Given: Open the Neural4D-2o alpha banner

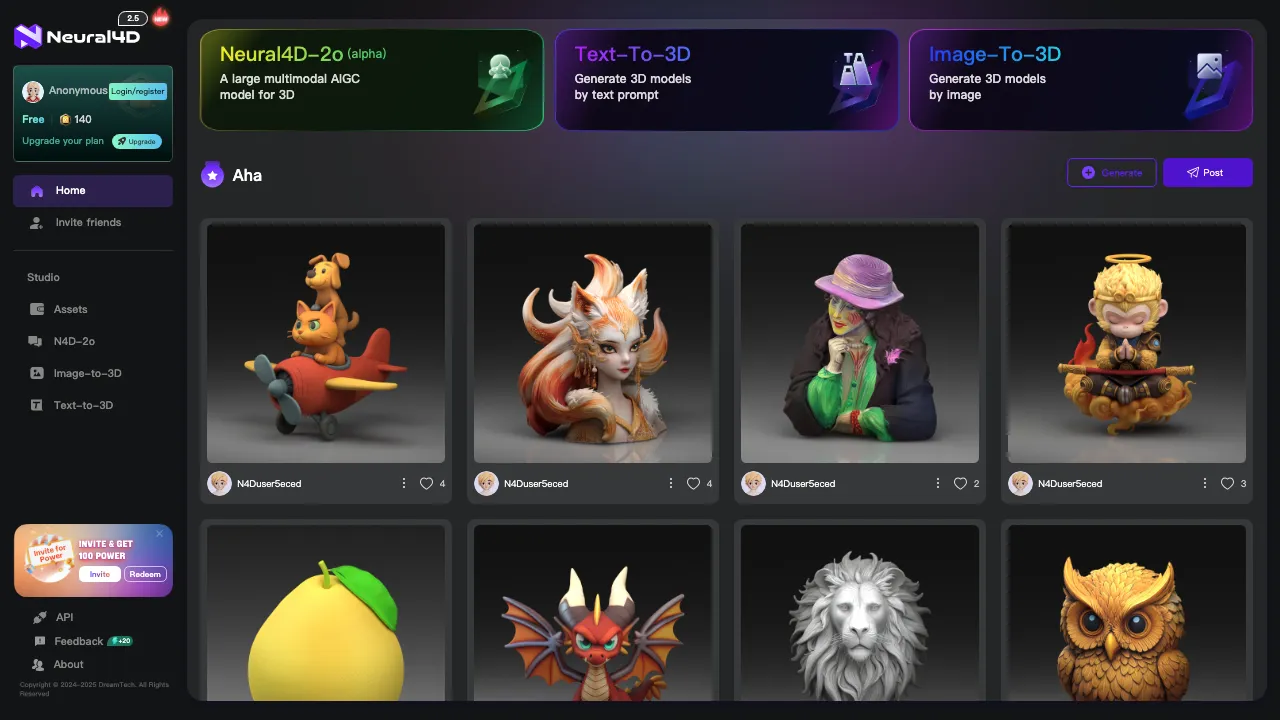Looking at the screenshot, I should click(371, 80).
